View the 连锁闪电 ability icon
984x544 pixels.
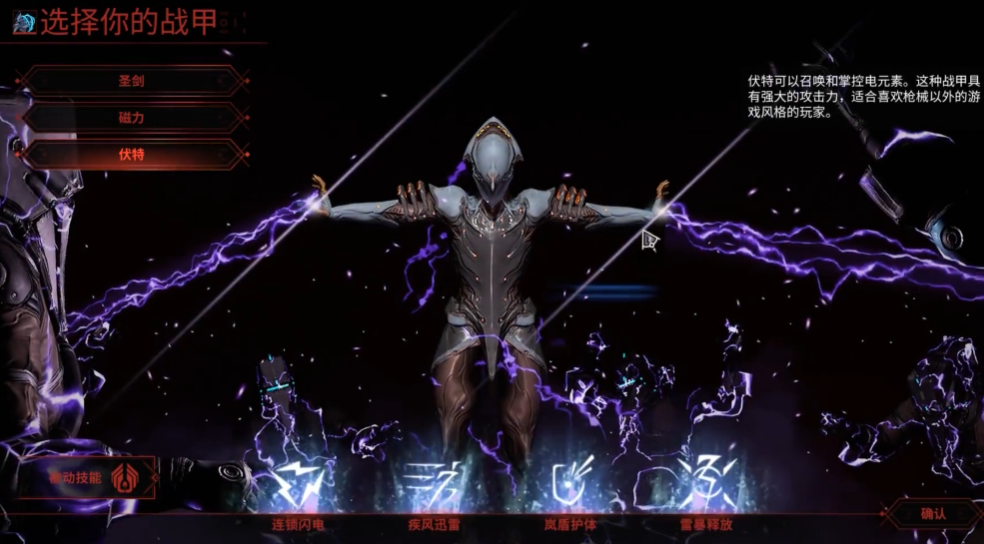(x=298, y=485)
